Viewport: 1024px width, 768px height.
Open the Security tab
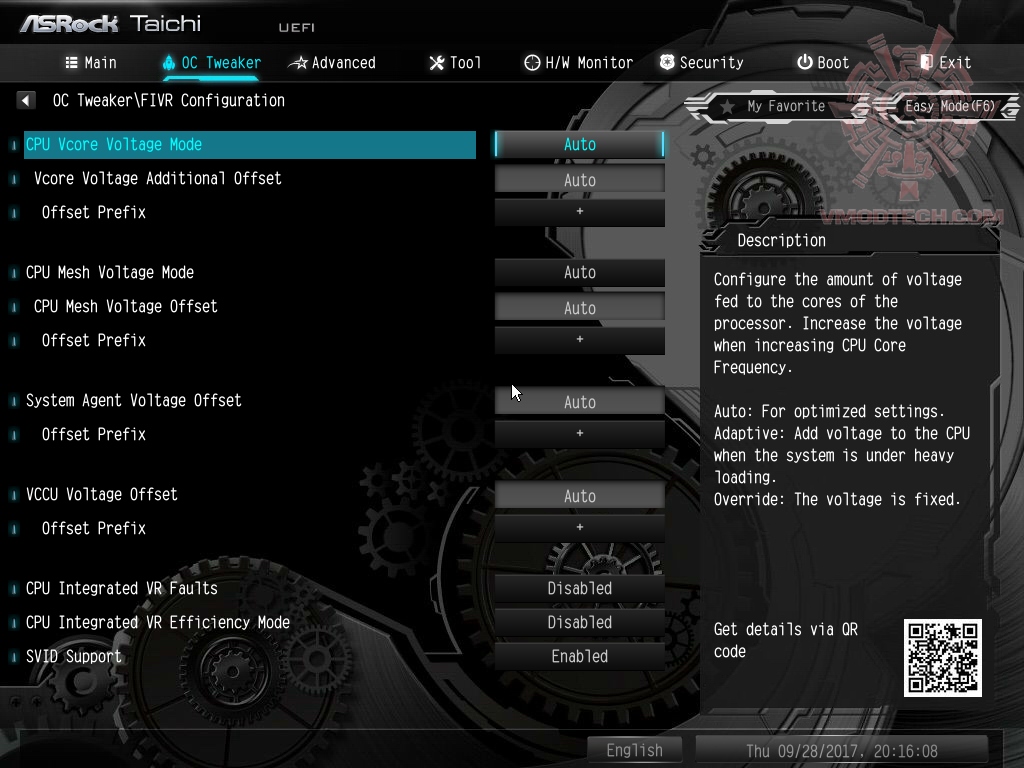[701, 62]
